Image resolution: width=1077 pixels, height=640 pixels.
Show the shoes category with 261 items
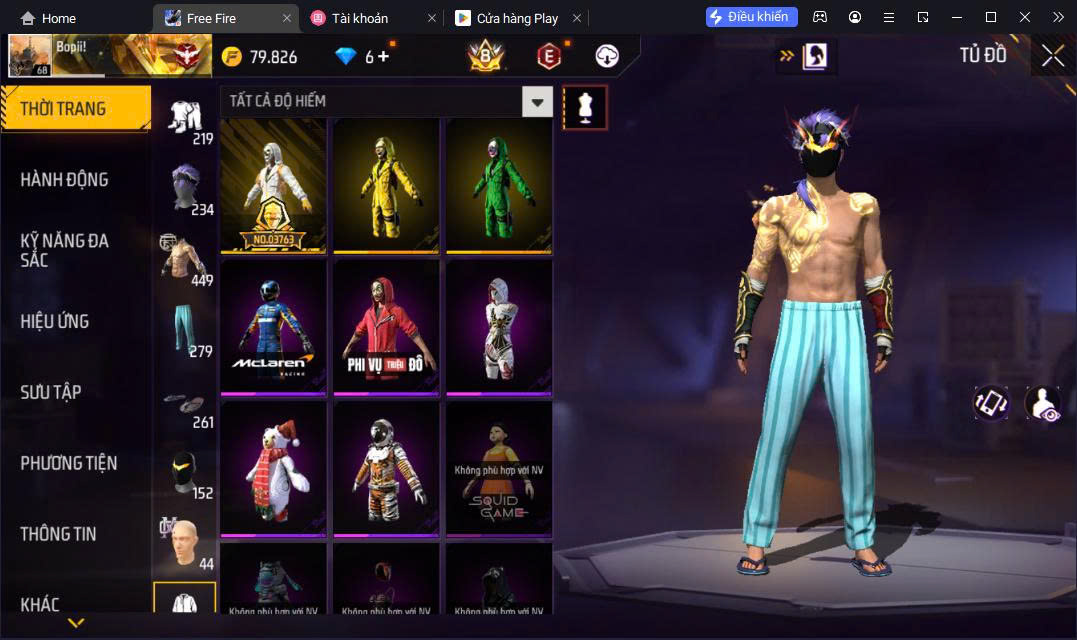186,402
